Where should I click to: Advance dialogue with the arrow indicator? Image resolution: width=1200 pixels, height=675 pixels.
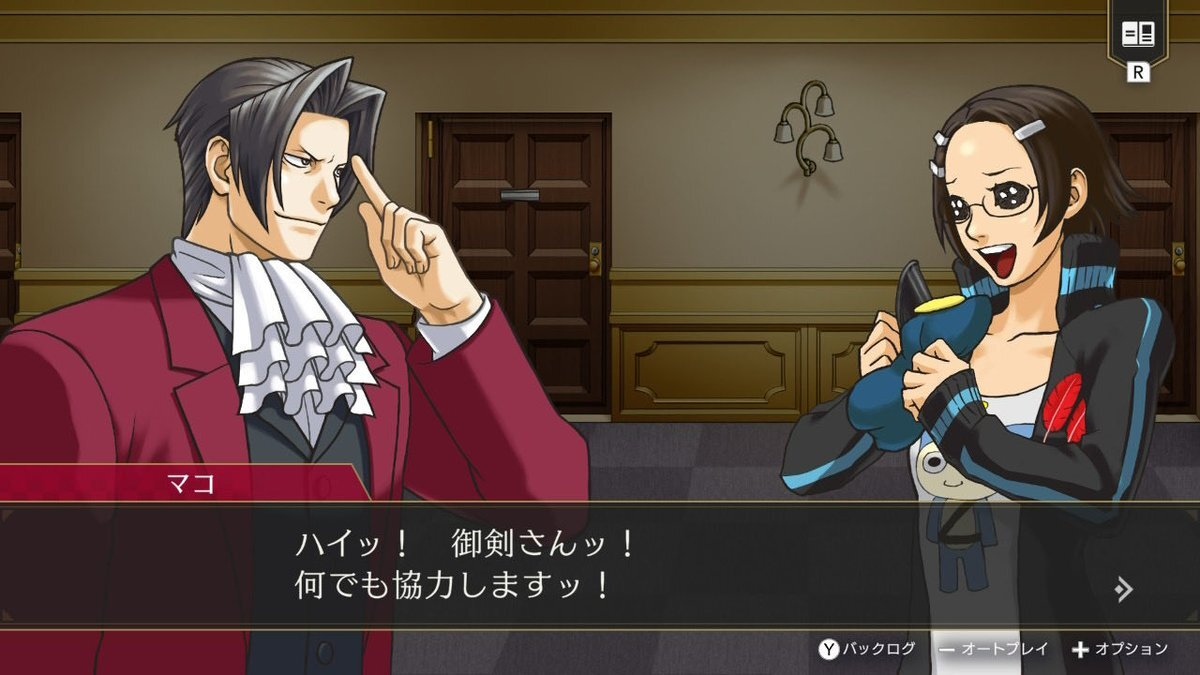(1123, 589)
